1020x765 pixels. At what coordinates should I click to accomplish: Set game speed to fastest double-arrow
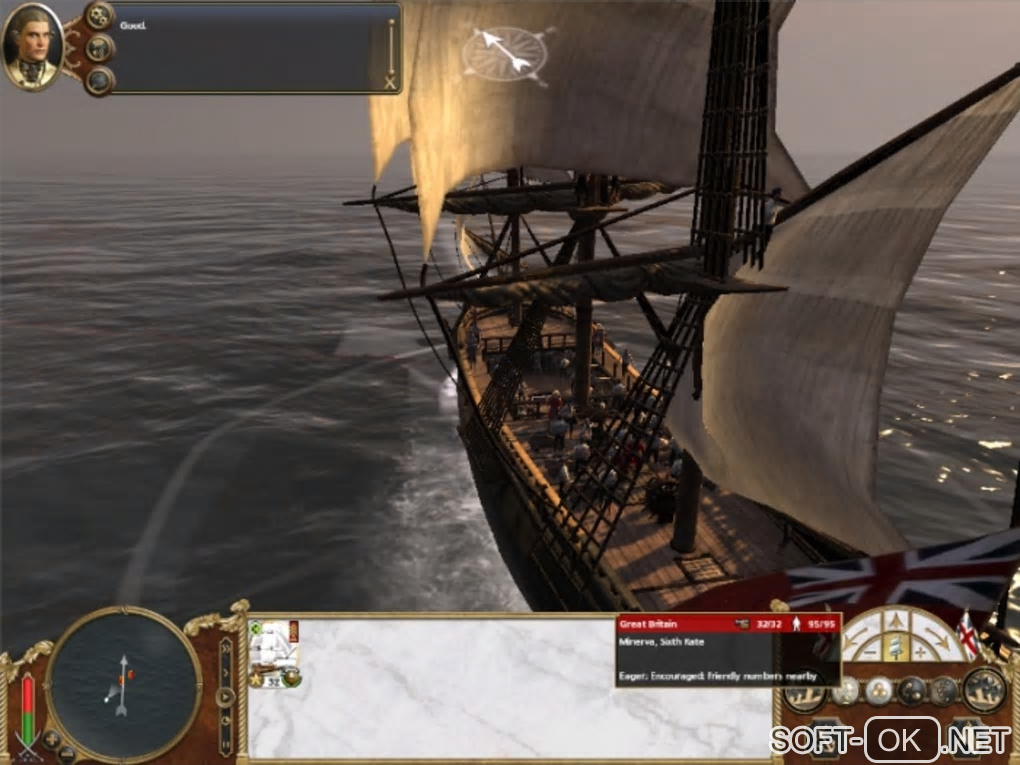[x=227, y=650]
